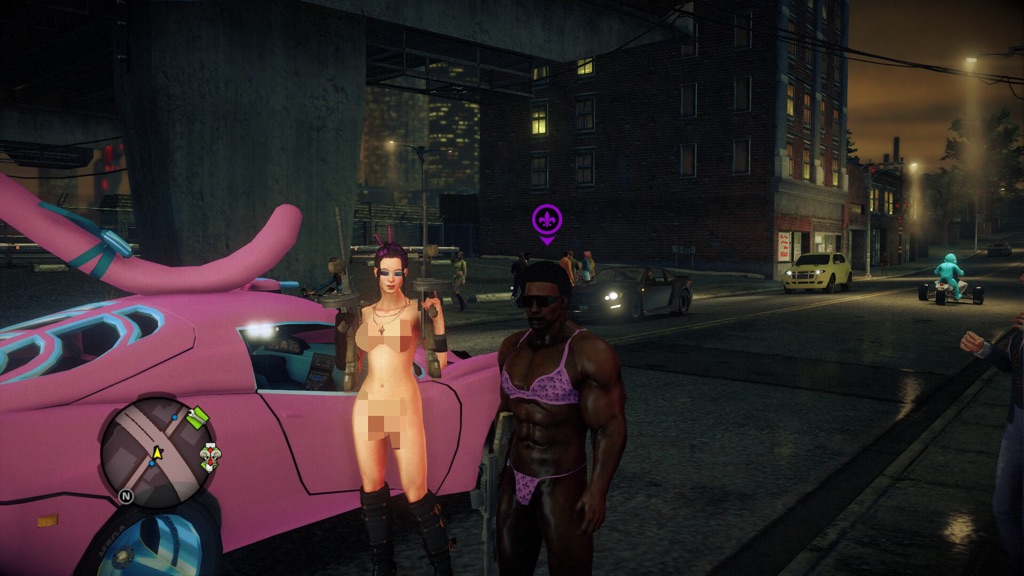Open the circular minimap

[158, 453]
